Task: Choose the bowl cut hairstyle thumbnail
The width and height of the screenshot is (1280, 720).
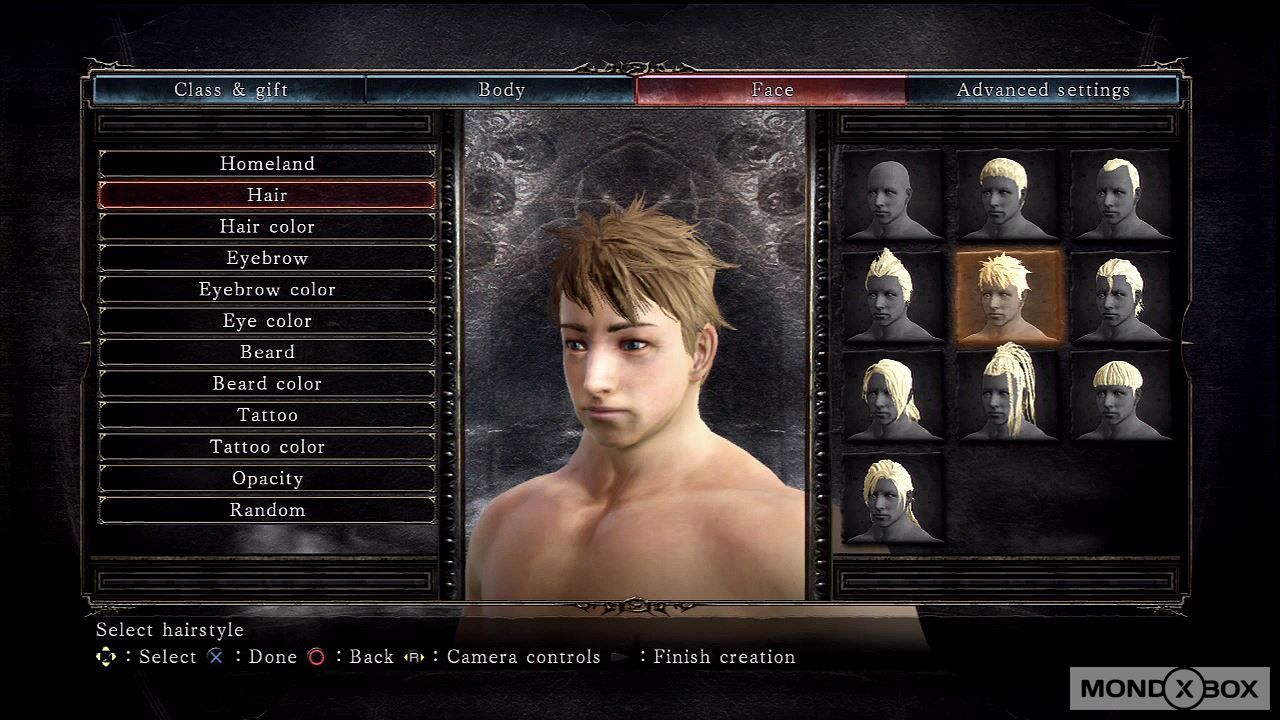Action: point(1121,395)
